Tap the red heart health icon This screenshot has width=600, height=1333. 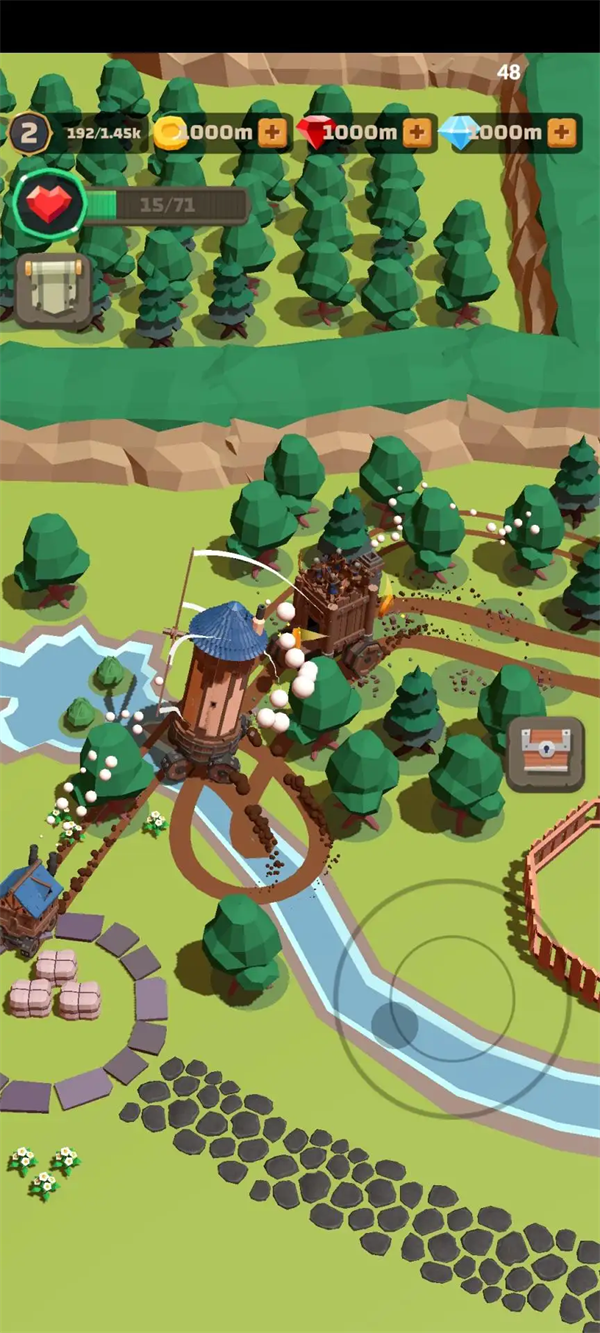pyautogui.click(x=47, y=204)
